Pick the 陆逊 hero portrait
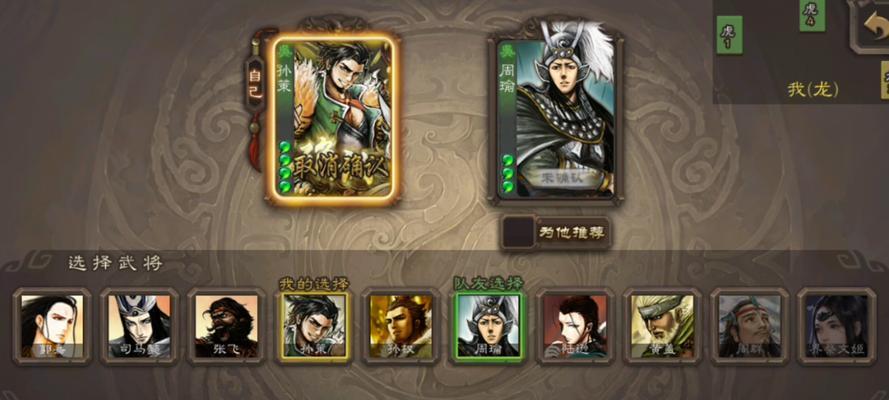This screenshot has height=400, width=889. pos(571,326)
